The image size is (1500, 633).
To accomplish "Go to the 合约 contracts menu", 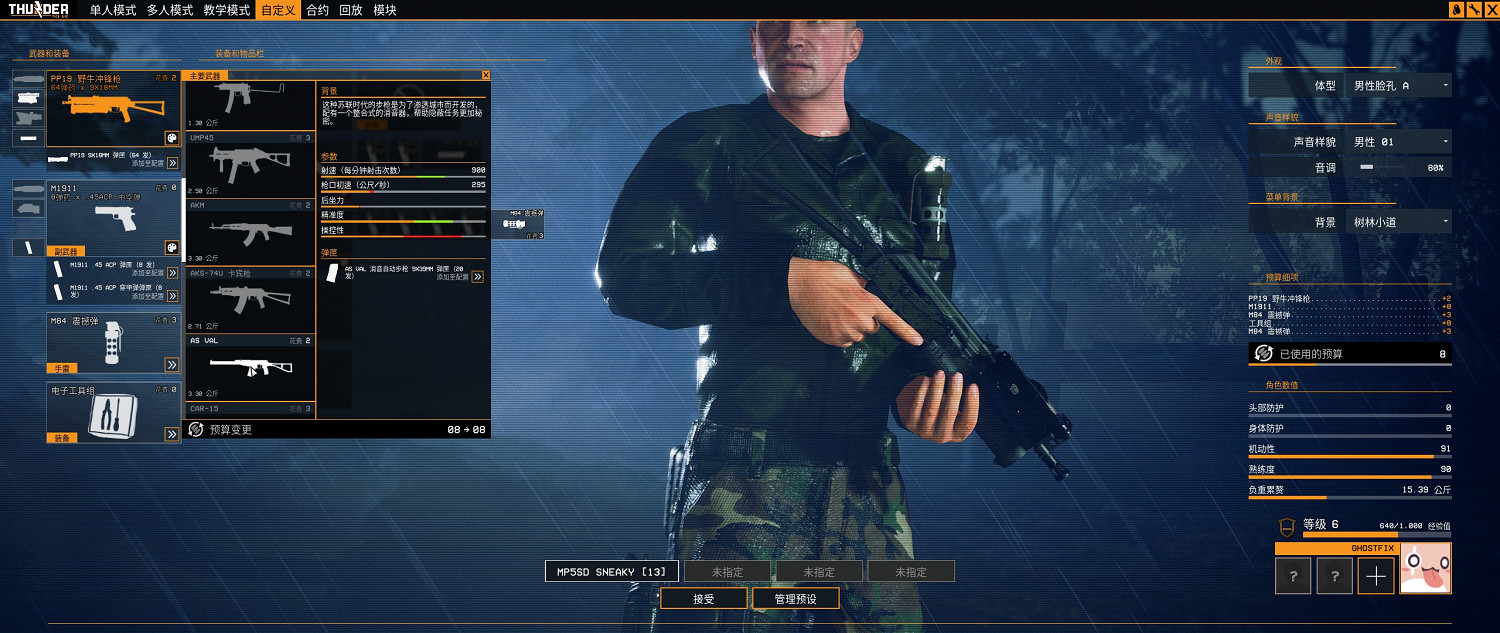I will pyautogui.click(x=317, y=10).
